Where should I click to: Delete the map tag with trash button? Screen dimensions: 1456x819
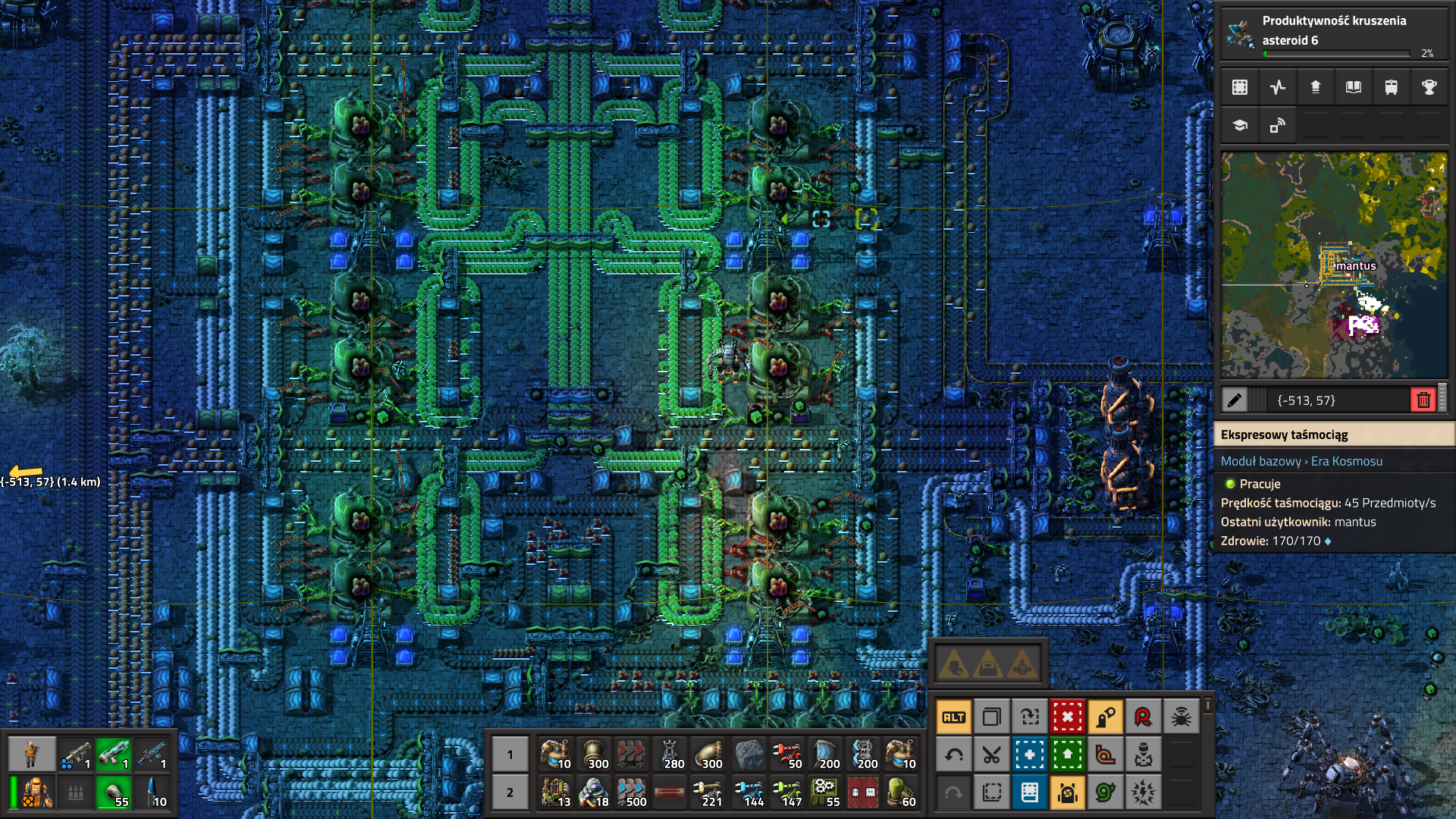coord(1423,400)
